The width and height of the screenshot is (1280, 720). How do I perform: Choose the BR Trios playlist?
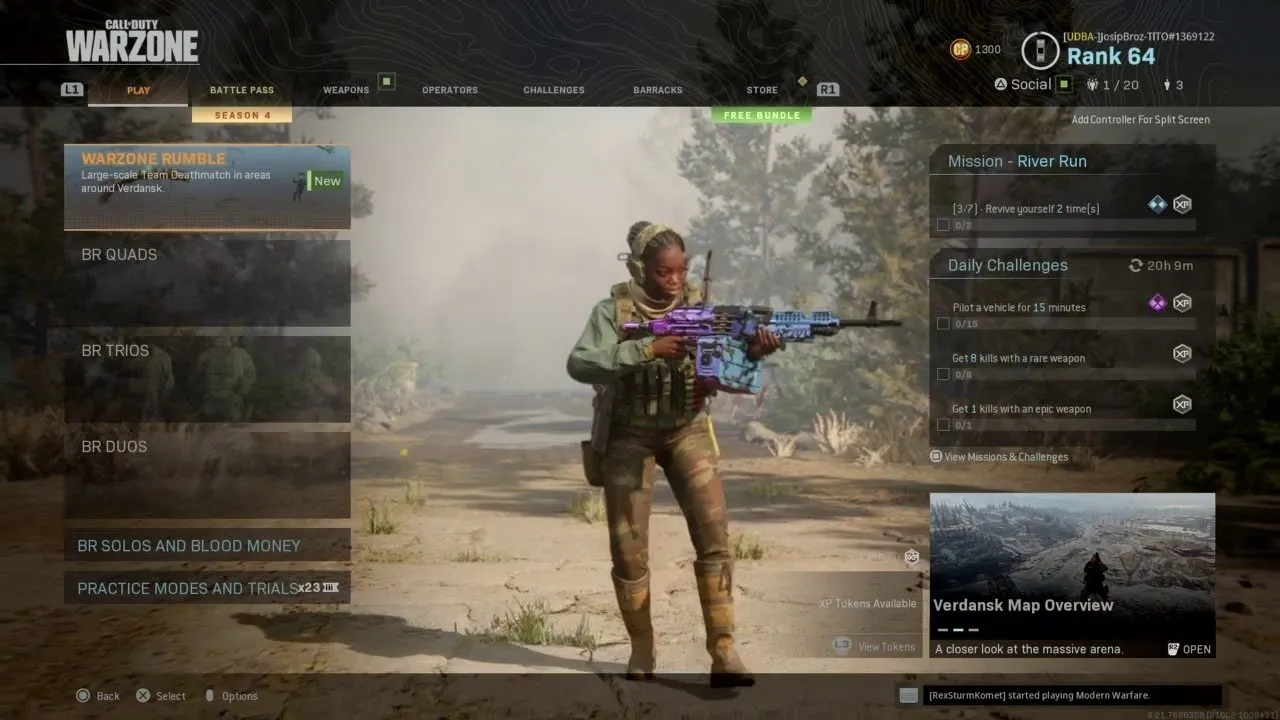207,379
